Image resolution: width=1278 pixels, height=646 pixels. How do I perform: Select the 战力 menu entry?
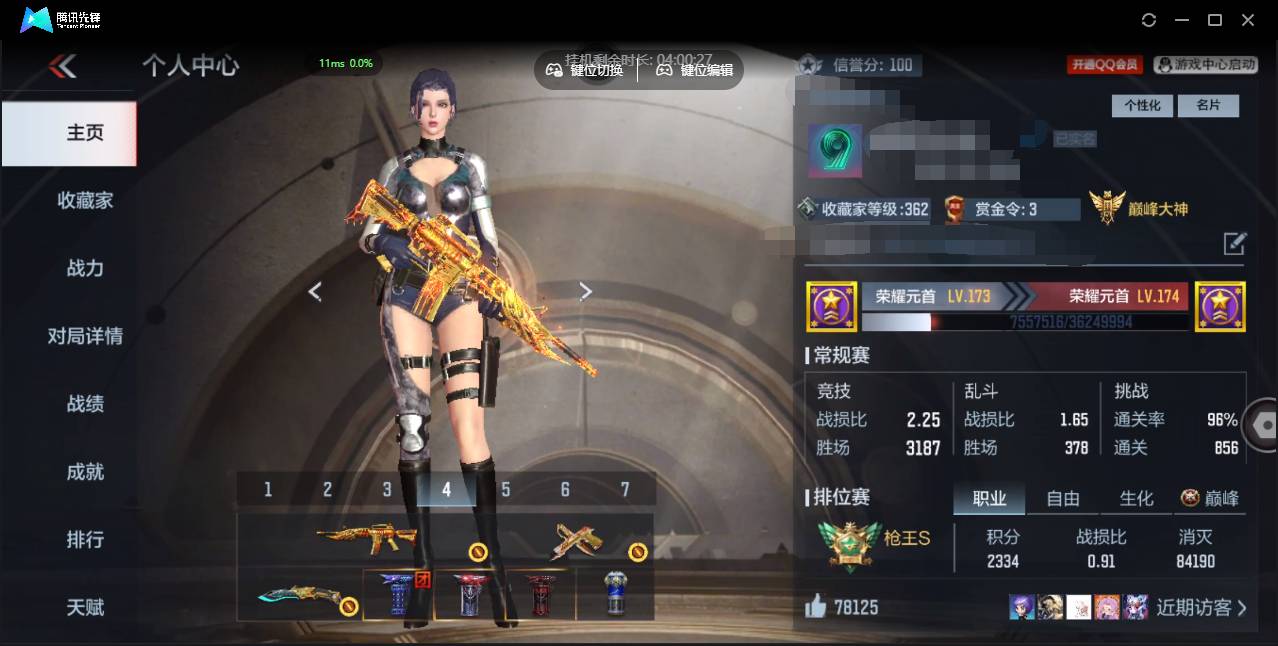pos(85,268)
